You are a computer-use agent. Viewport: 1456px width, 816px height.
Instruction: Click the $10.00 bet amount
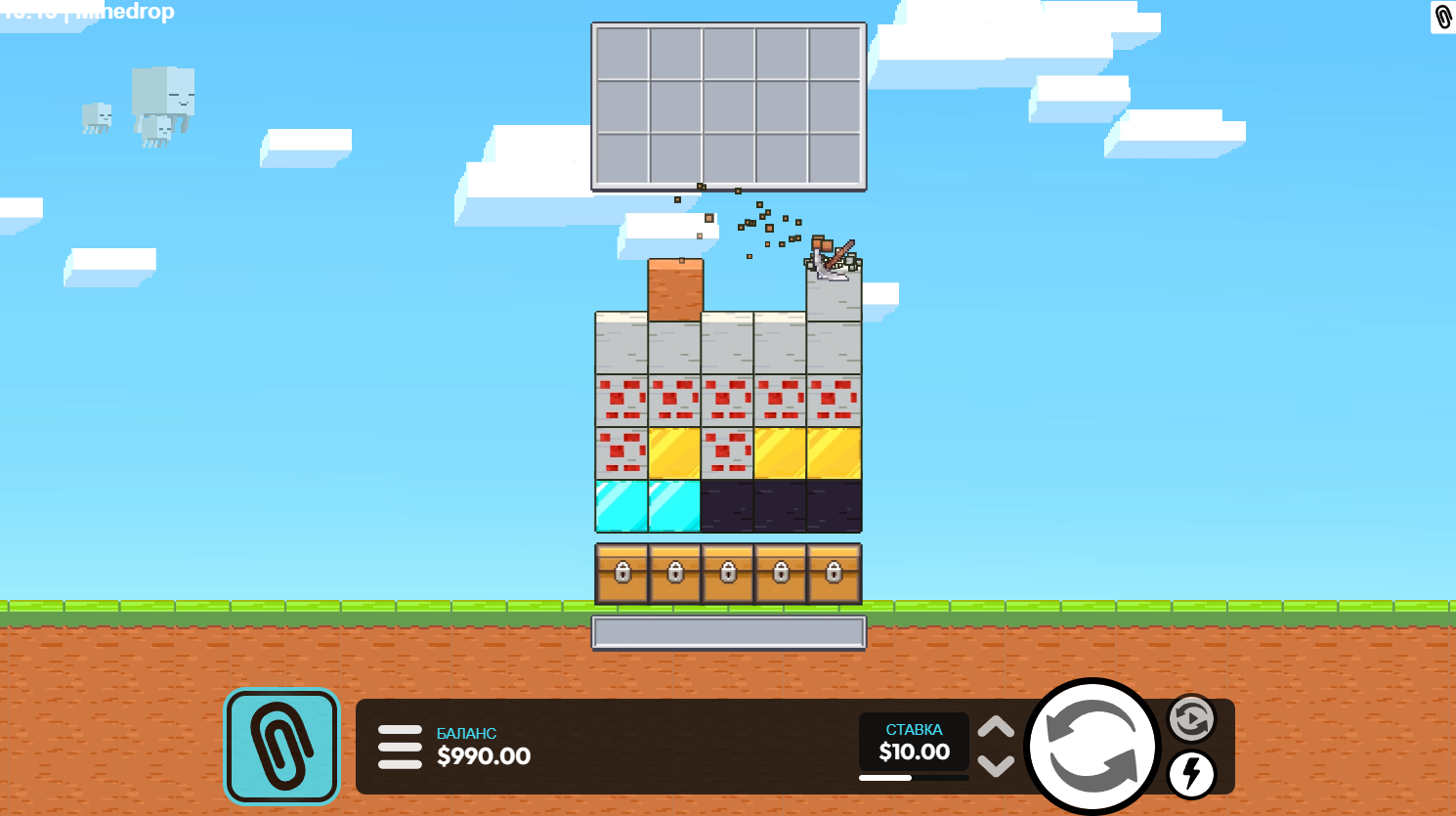tap(913, 752)
